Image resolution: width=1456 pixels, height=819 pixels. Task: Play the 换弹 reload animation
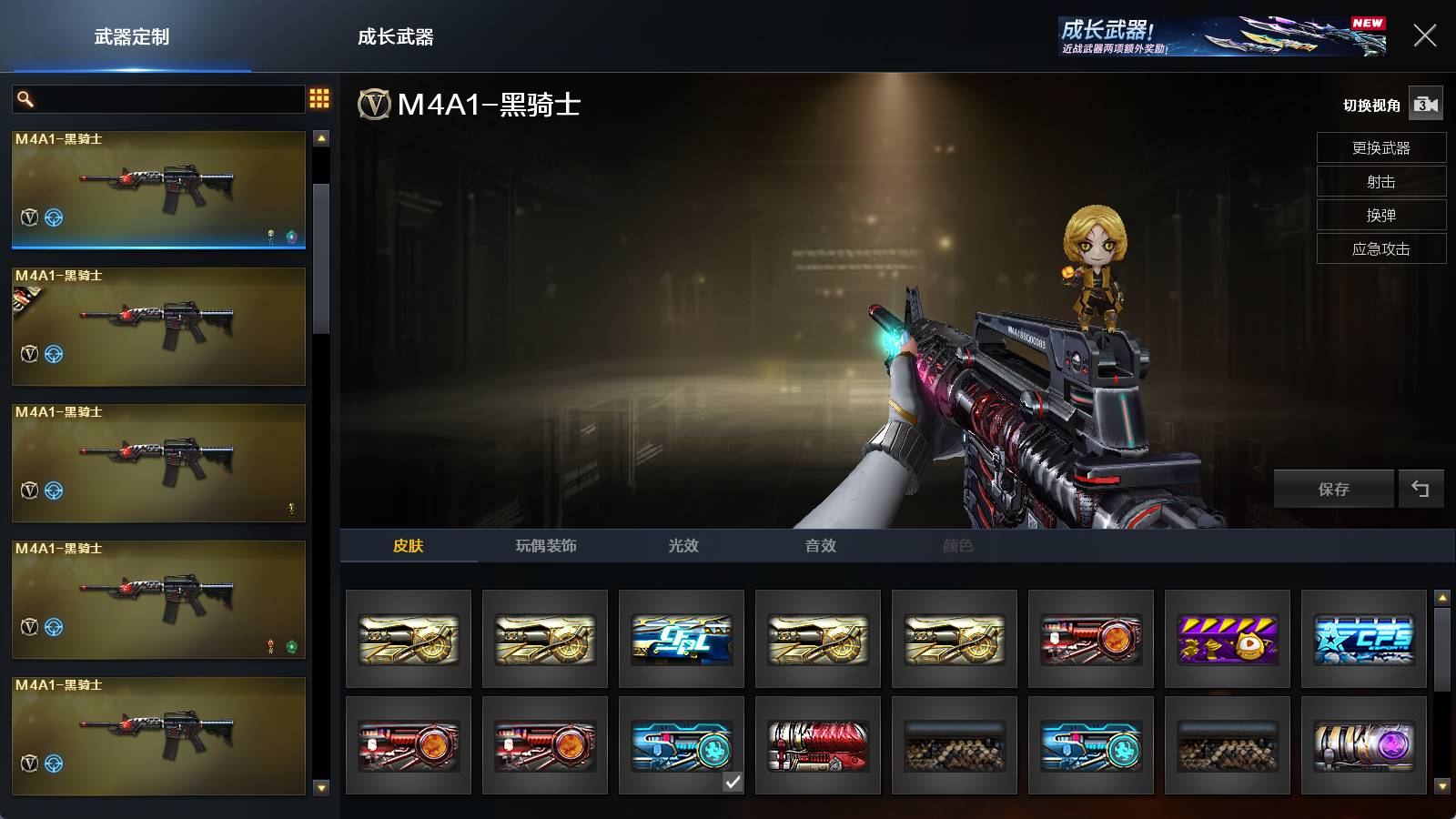1380,215
